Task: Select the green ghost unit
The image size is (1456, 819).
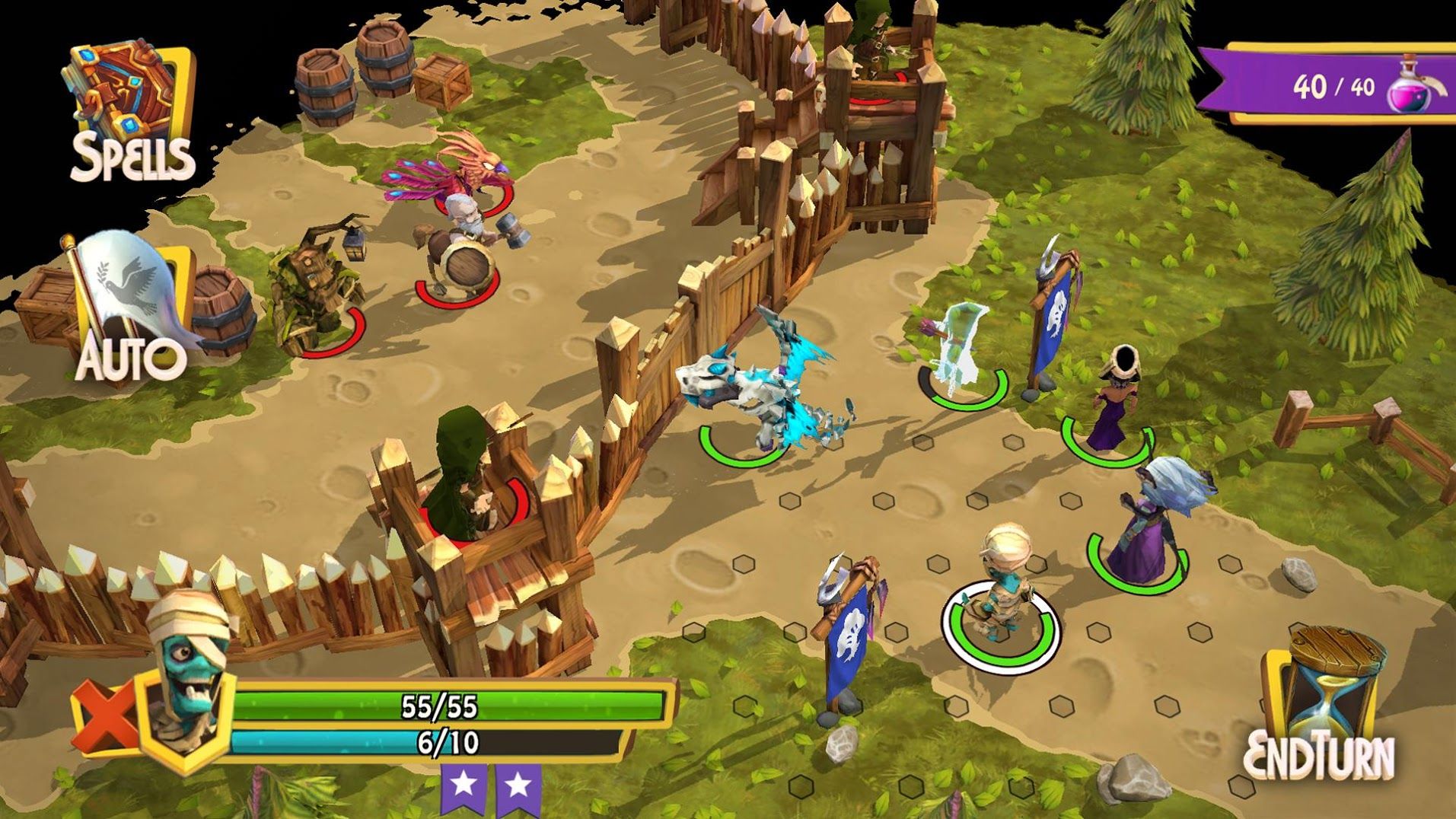Action: point(961,350)
